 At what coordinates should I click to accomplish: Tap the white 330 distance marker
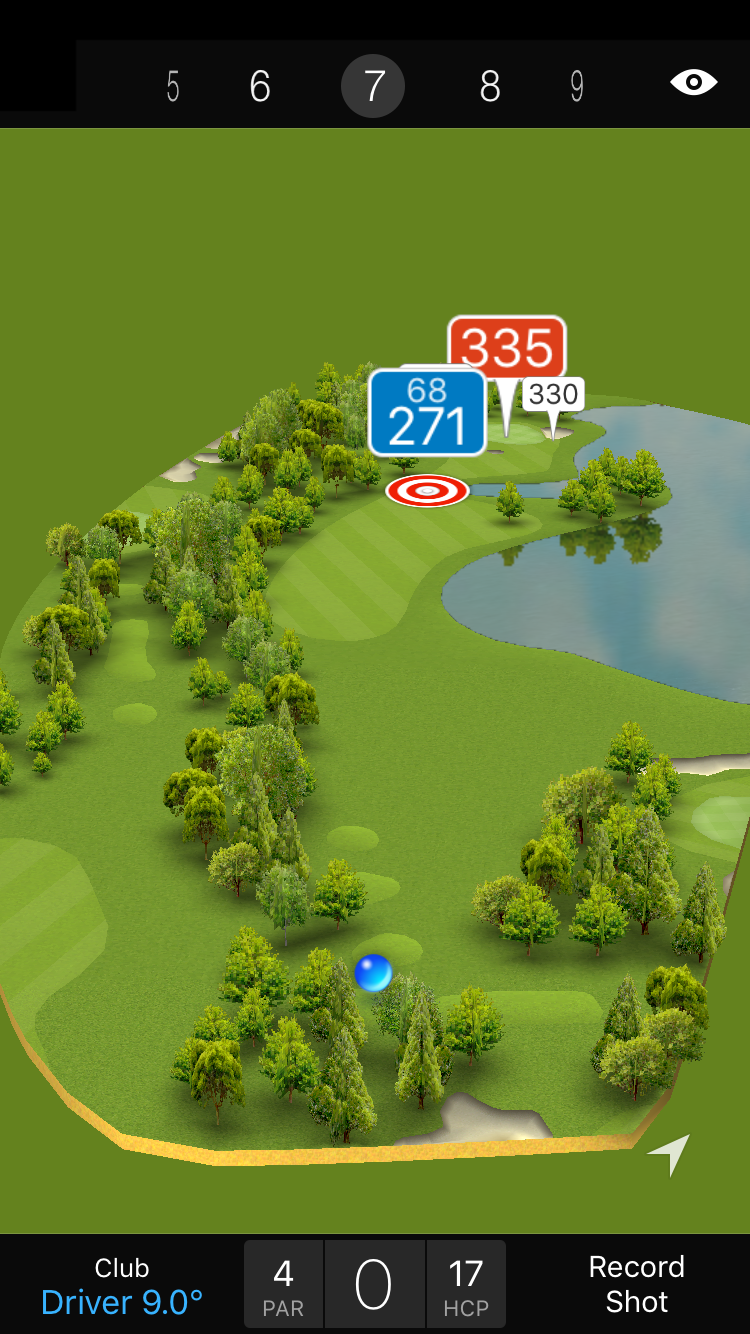(554, 395)
